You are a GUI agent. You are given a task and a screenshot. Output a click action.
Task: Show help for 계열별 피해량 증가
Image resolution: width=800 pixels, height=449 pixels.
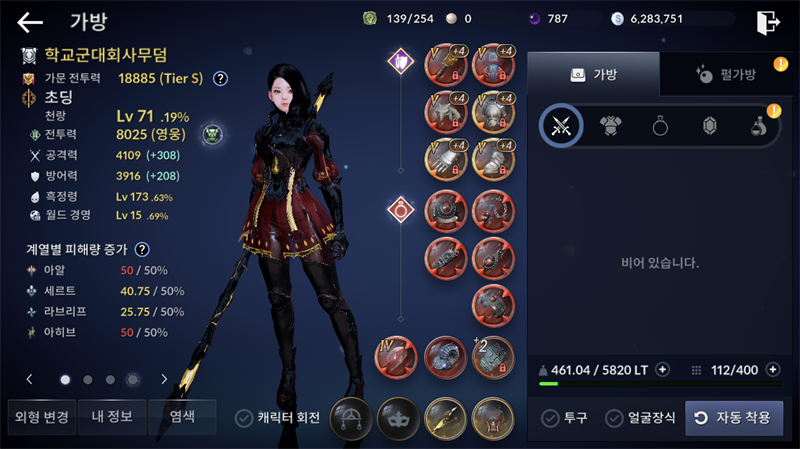pyautogui.click(x=143, y=249)
